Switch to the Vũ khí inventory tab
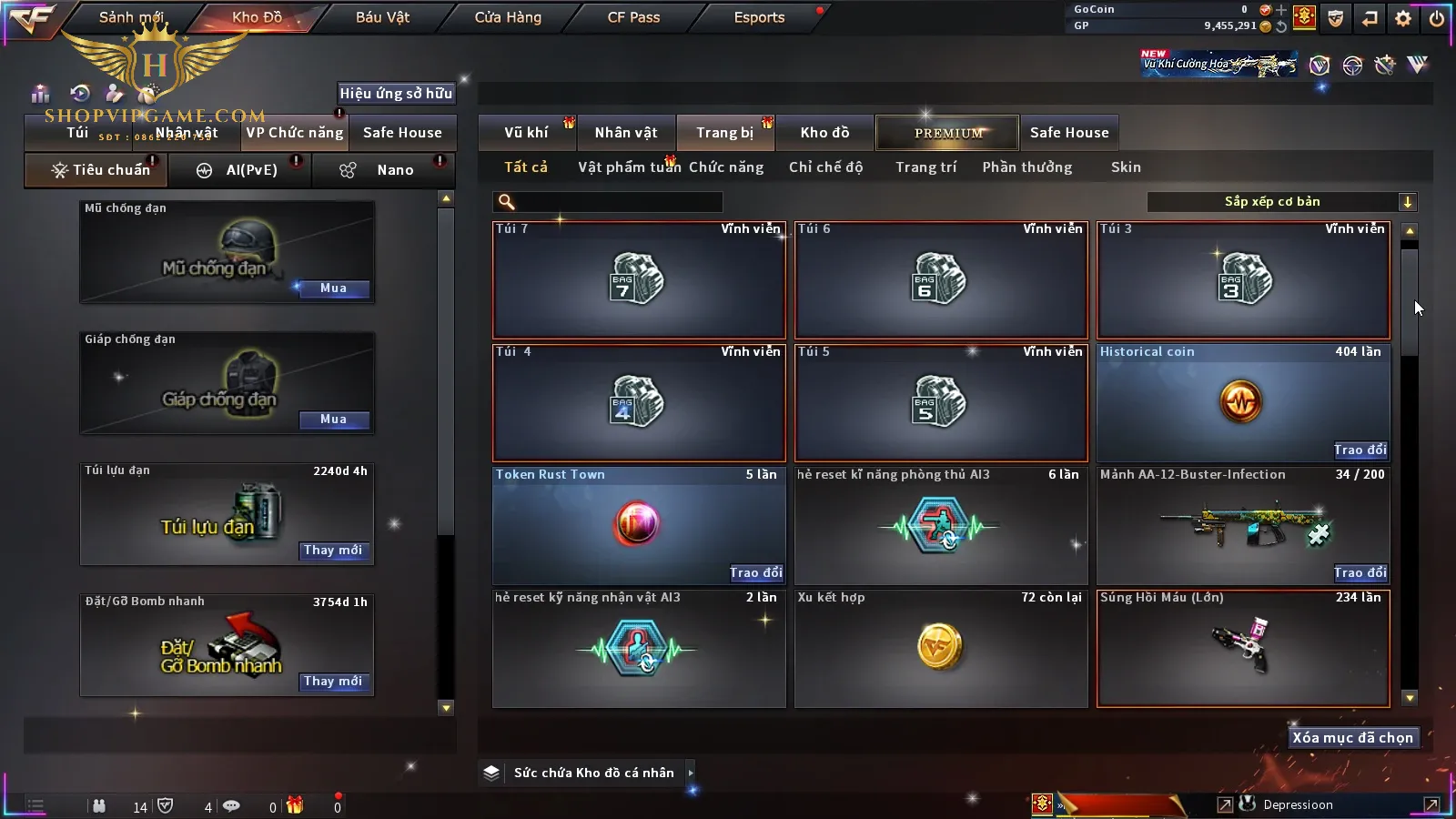The width and height of the screenshot is (1456, 819). tap(526, 133)
